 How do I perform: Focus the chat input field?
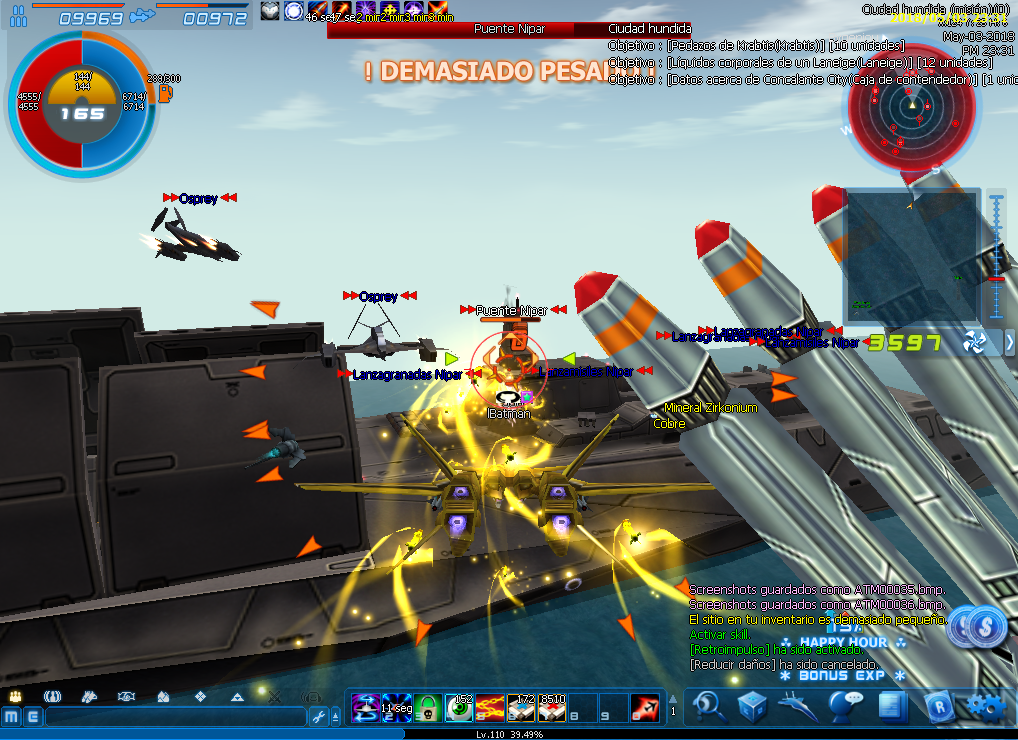[175, 716]
